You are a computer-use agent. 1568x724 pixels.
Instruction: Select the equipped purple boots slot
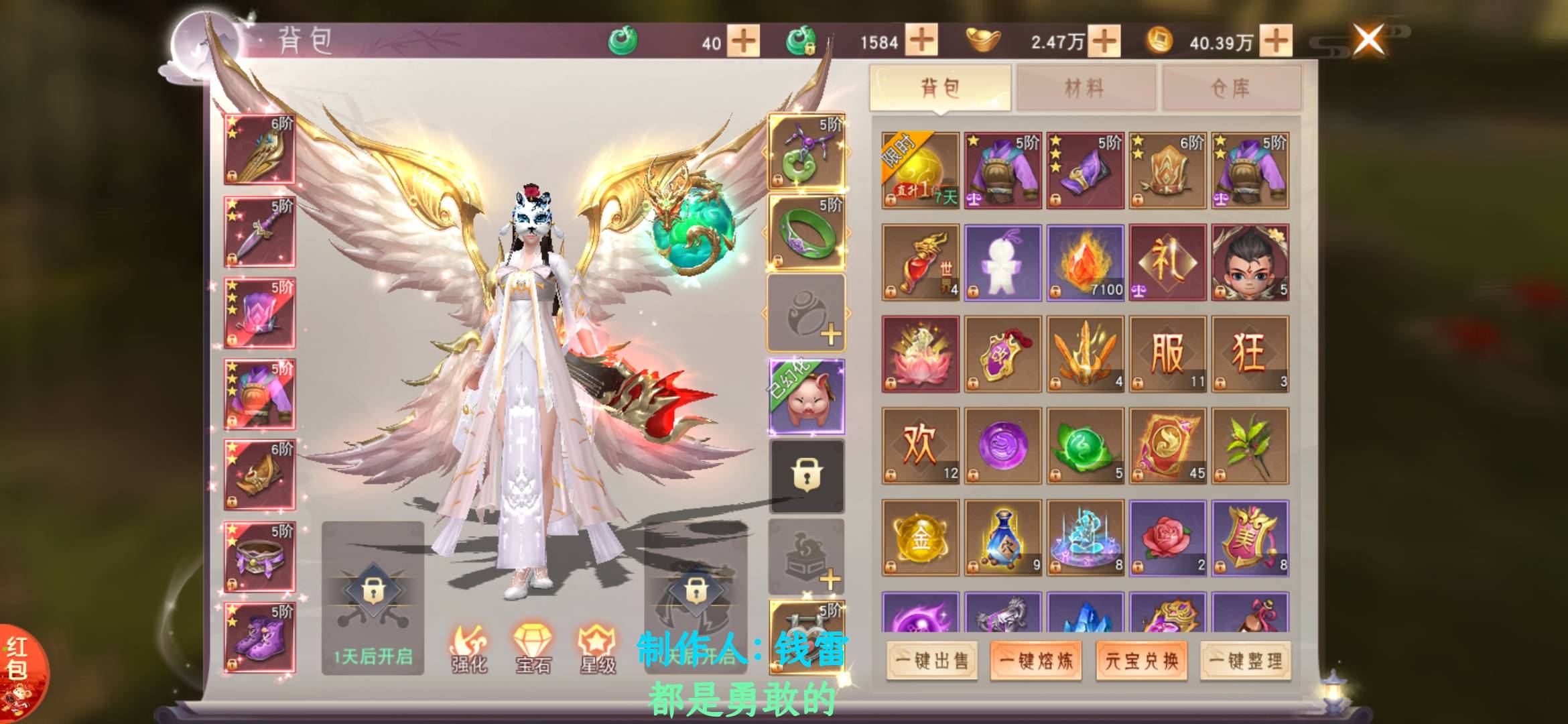(259, 637)
